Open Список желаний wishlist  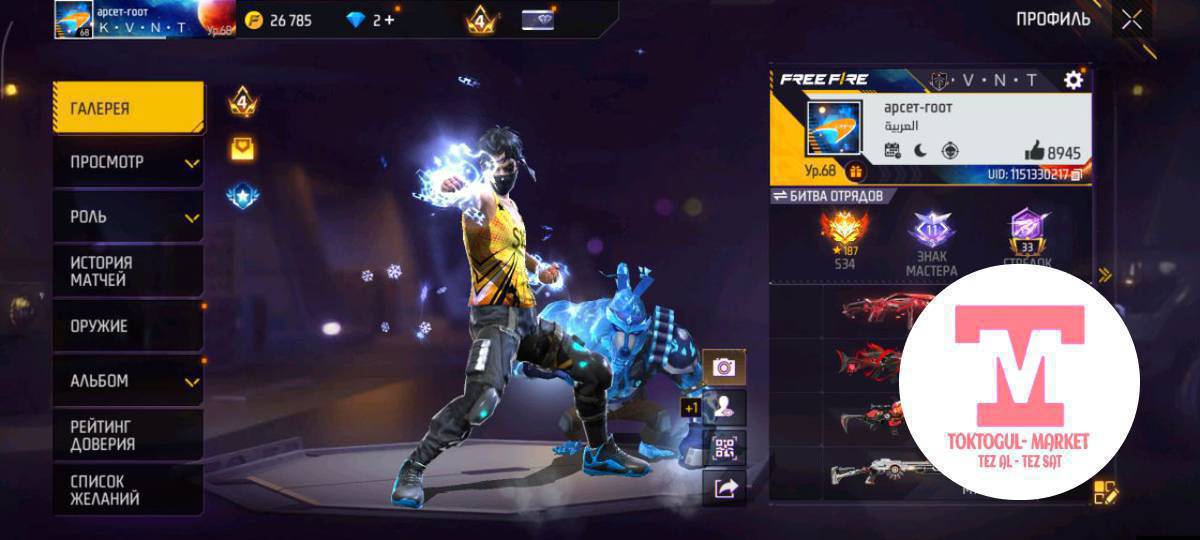click(128, 490)
